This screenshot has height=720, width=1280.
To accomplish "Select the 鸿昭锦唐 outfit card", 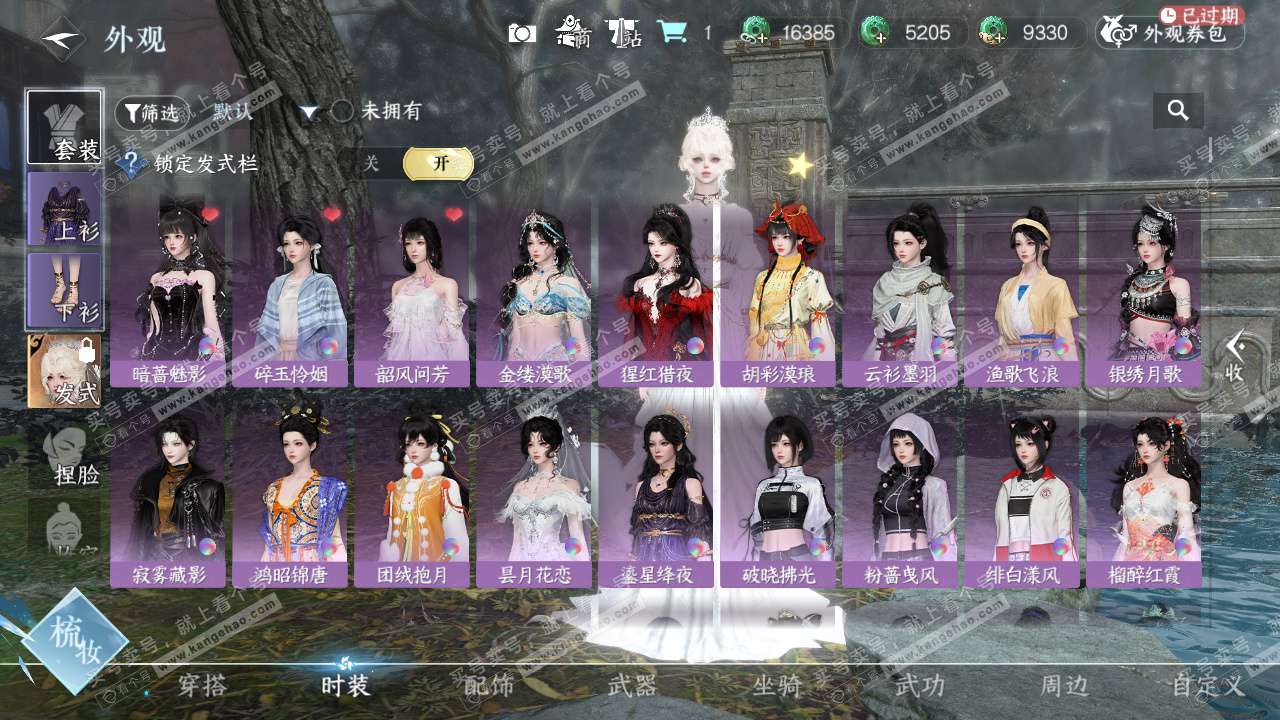I will pos(290,498).
